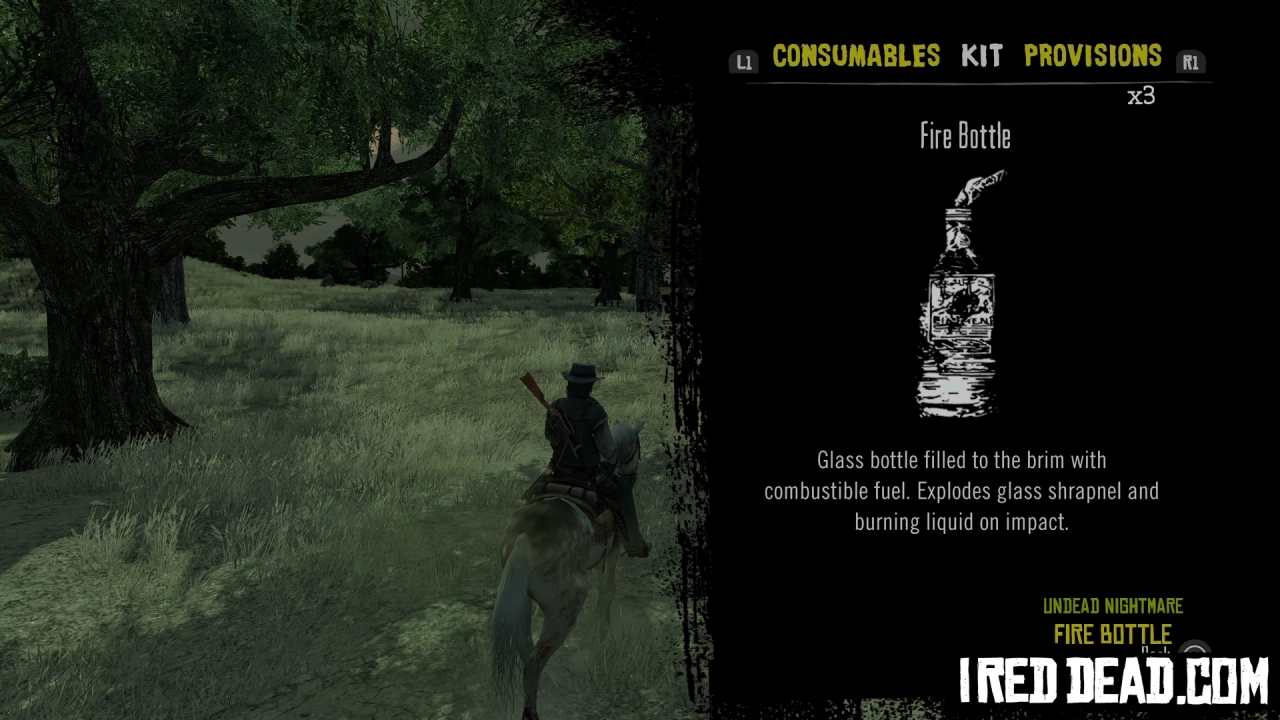1280x720 pixels.
Task: Select the KIT category tab
Action: tap(981, 57)
